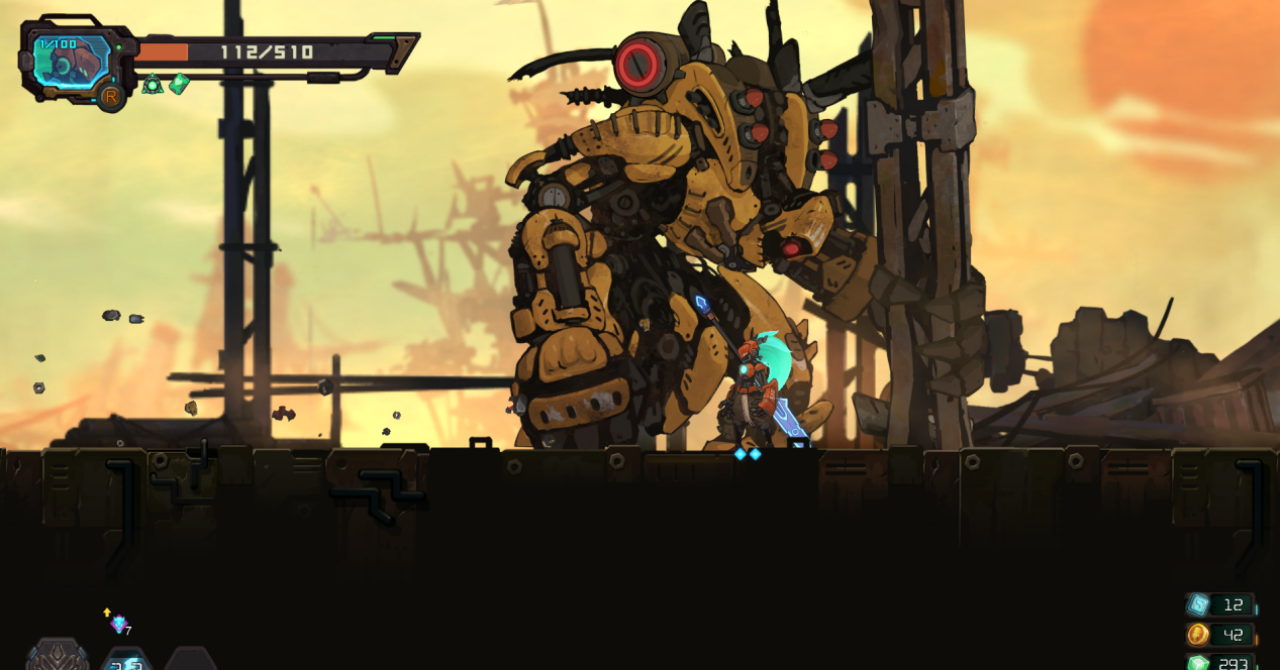Click the blue S cube currency icon
The width and height of the screenshot is (1280, 670).
1198,605
